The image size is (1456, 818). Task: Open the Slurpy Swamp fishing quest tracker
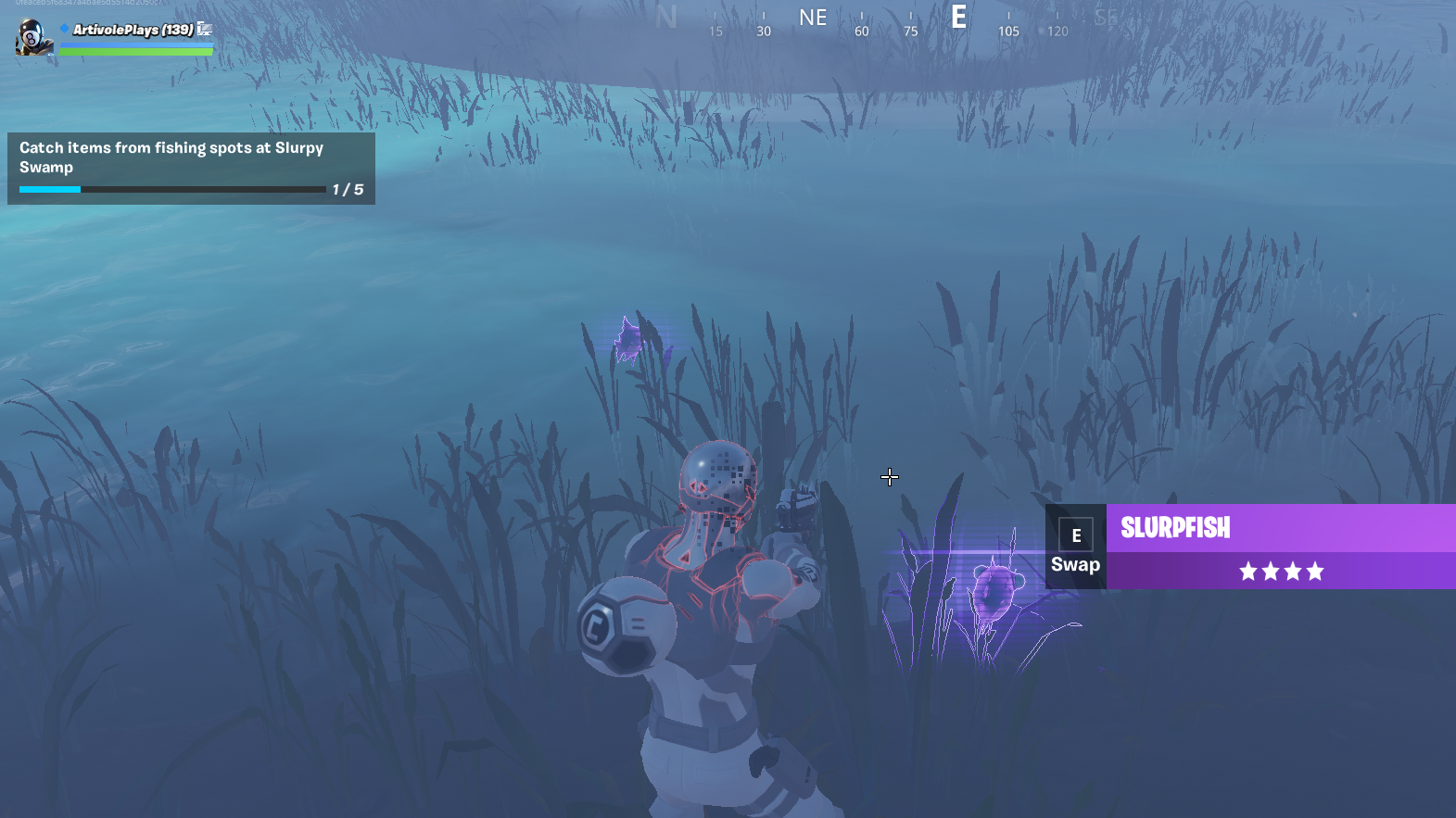click(x=191, y=168)
